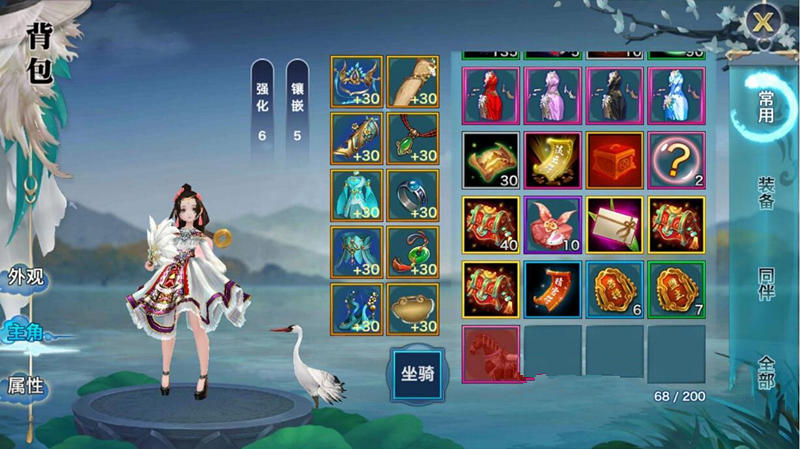Open the 外观 appearance page
This screenshot has width=800, height=449.
point(26,277)
